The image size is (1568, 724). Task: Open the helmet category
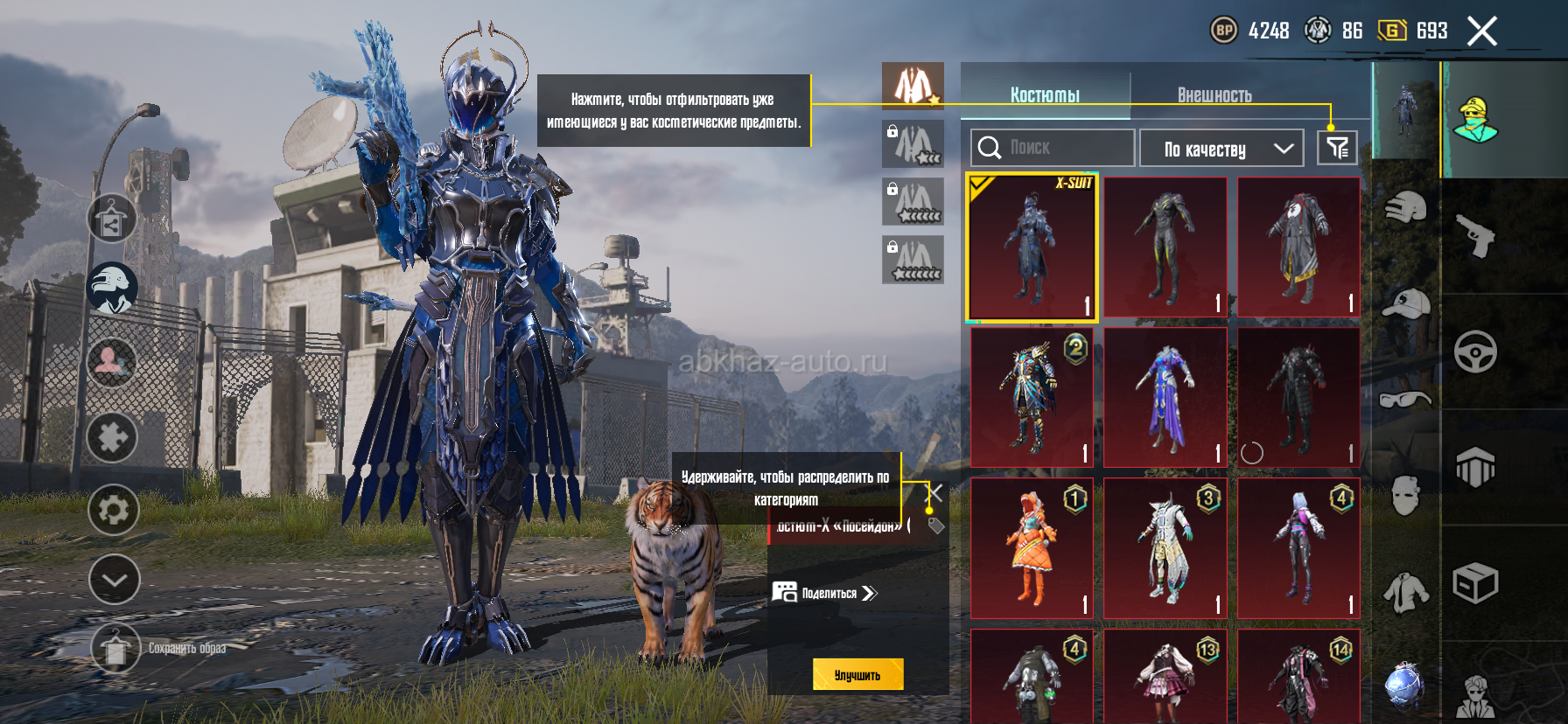pos(1405,207)
